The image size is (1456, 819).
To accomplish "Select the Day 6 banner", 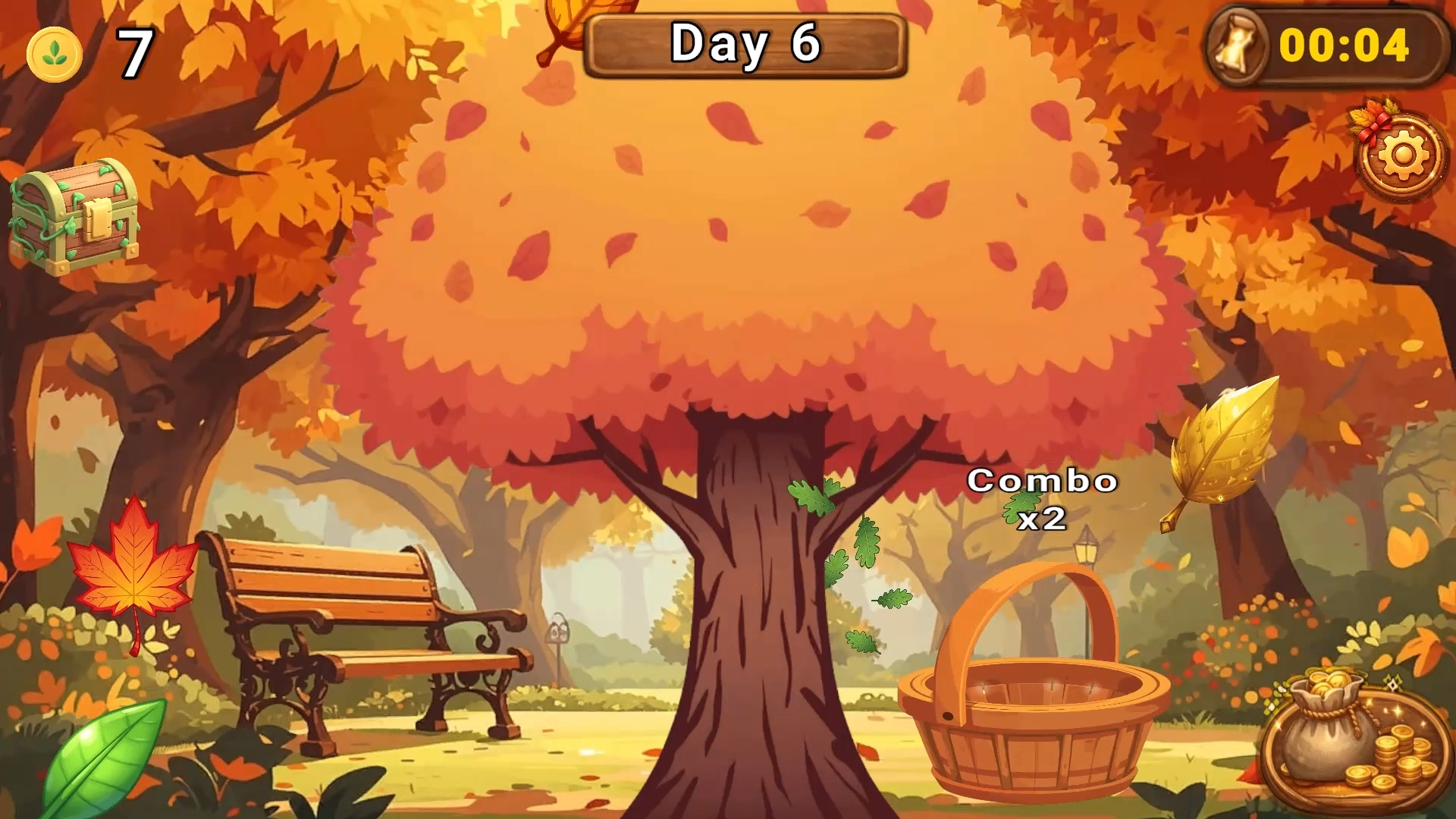I will pyautogui.click(x=747, y=44).
